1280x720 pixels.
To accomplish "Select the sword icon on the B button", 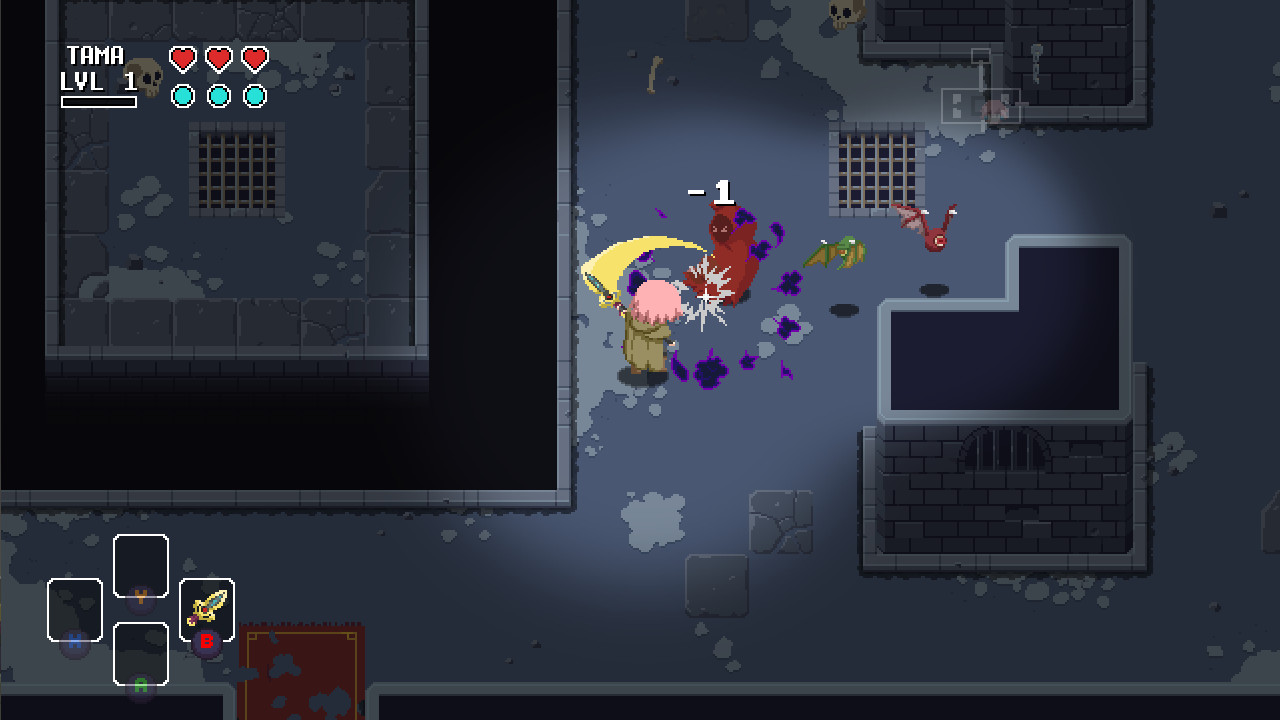I will (206, 607).
